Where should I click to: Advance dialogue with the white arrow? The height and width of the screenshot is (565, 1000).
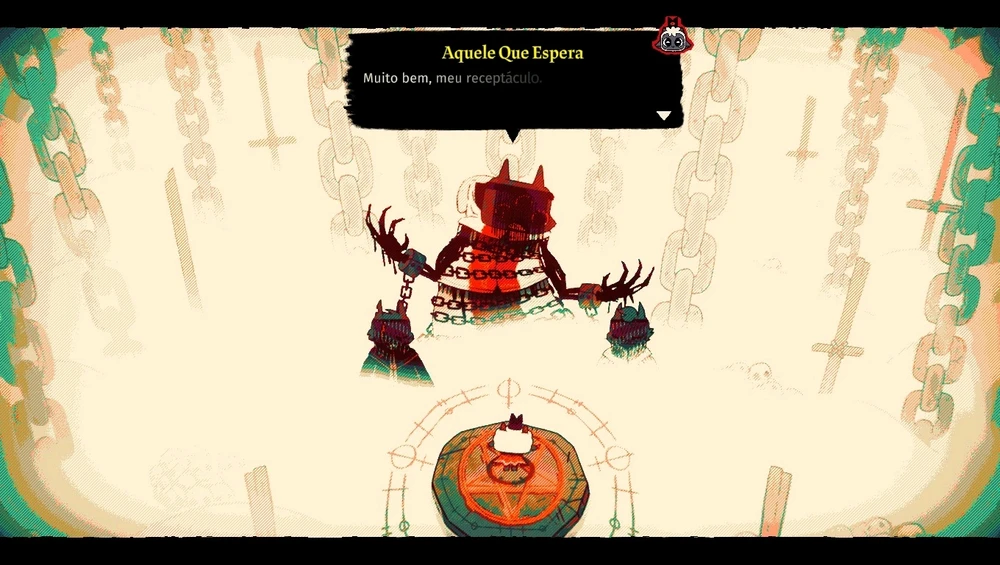click(x=663, y=116)
